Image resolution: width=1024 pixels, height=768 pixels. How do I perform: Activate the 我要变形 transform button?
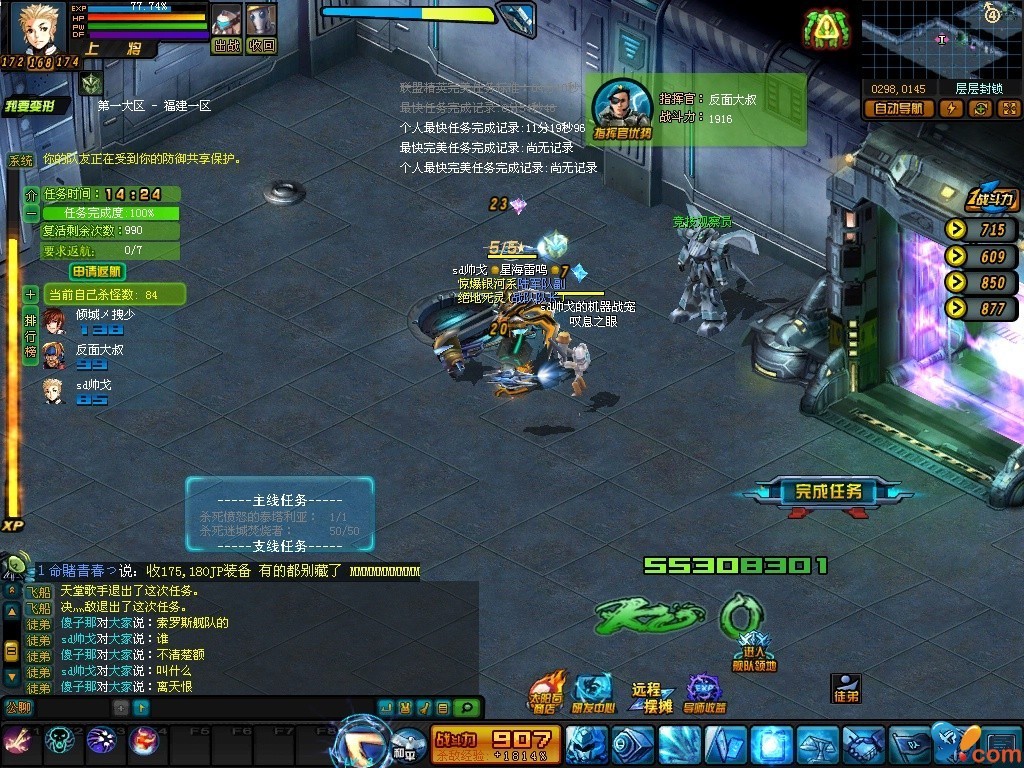point(36,107)
